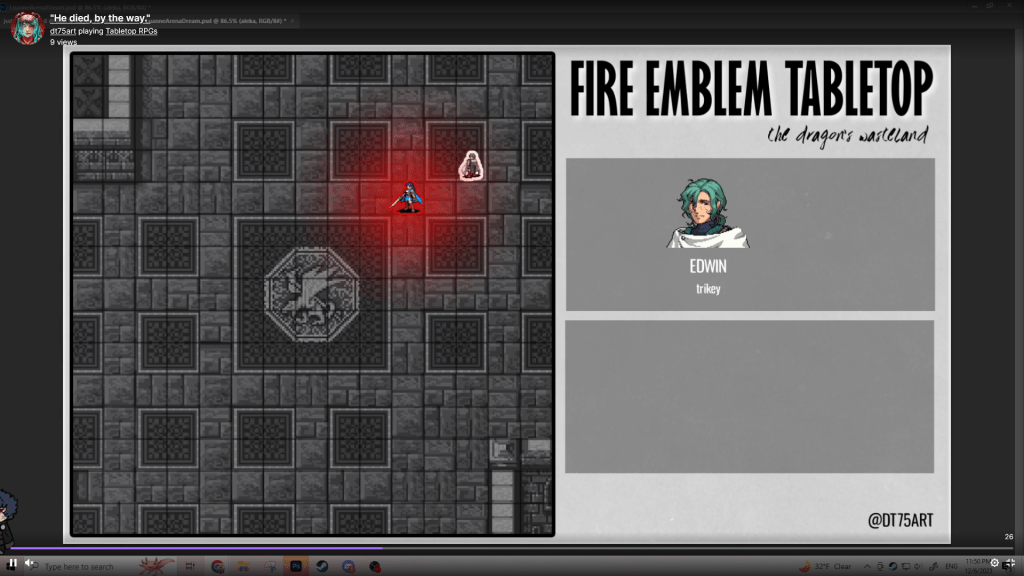1024x576 pixels.
Task: Select the blue swordsman unit on the map
Action: [x=409, y=197]
